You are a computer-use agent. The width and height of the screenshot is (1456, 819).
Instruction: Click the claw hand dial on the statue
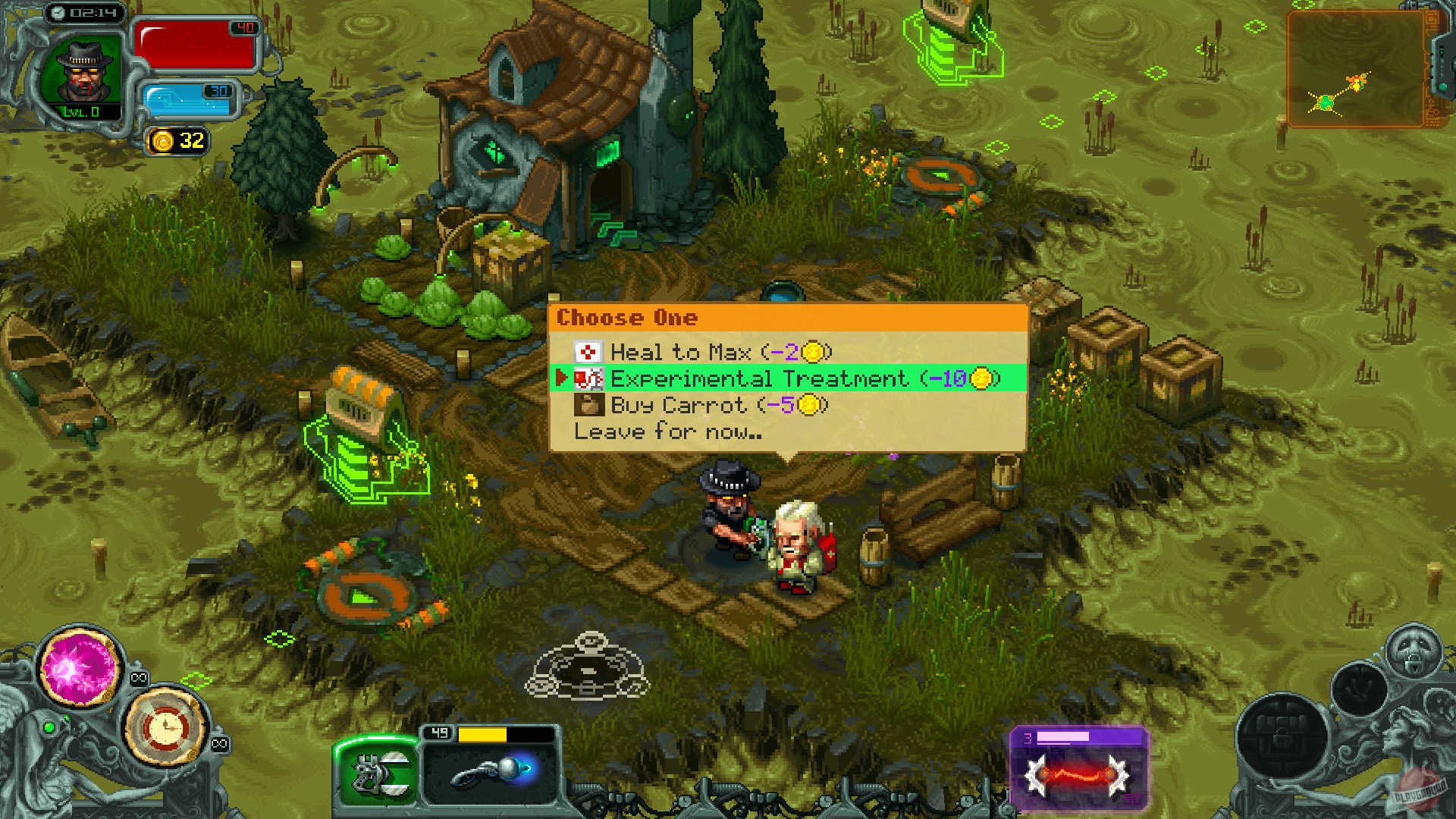coord(1360,689)
